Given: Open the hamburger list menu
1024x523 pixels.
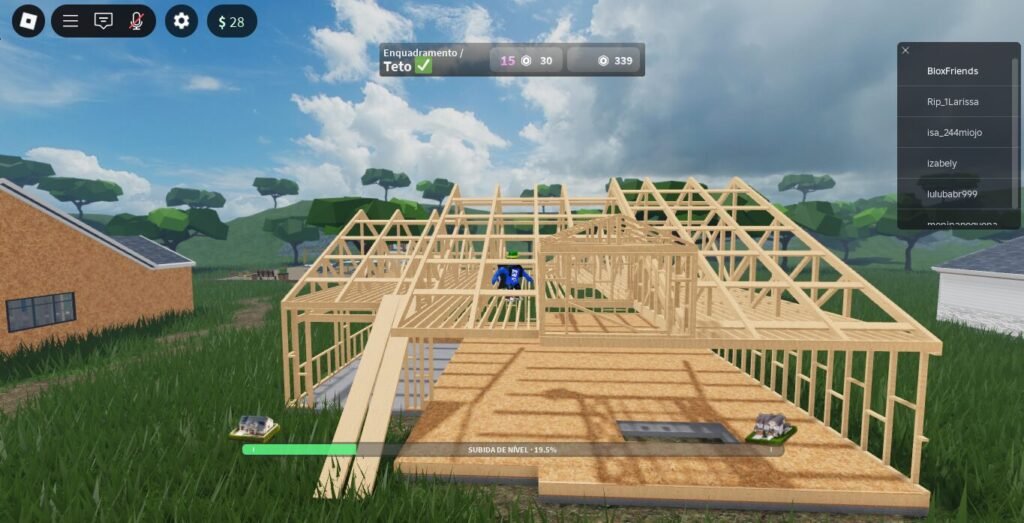Looking at the screenshot, I should tap(70, 21).
